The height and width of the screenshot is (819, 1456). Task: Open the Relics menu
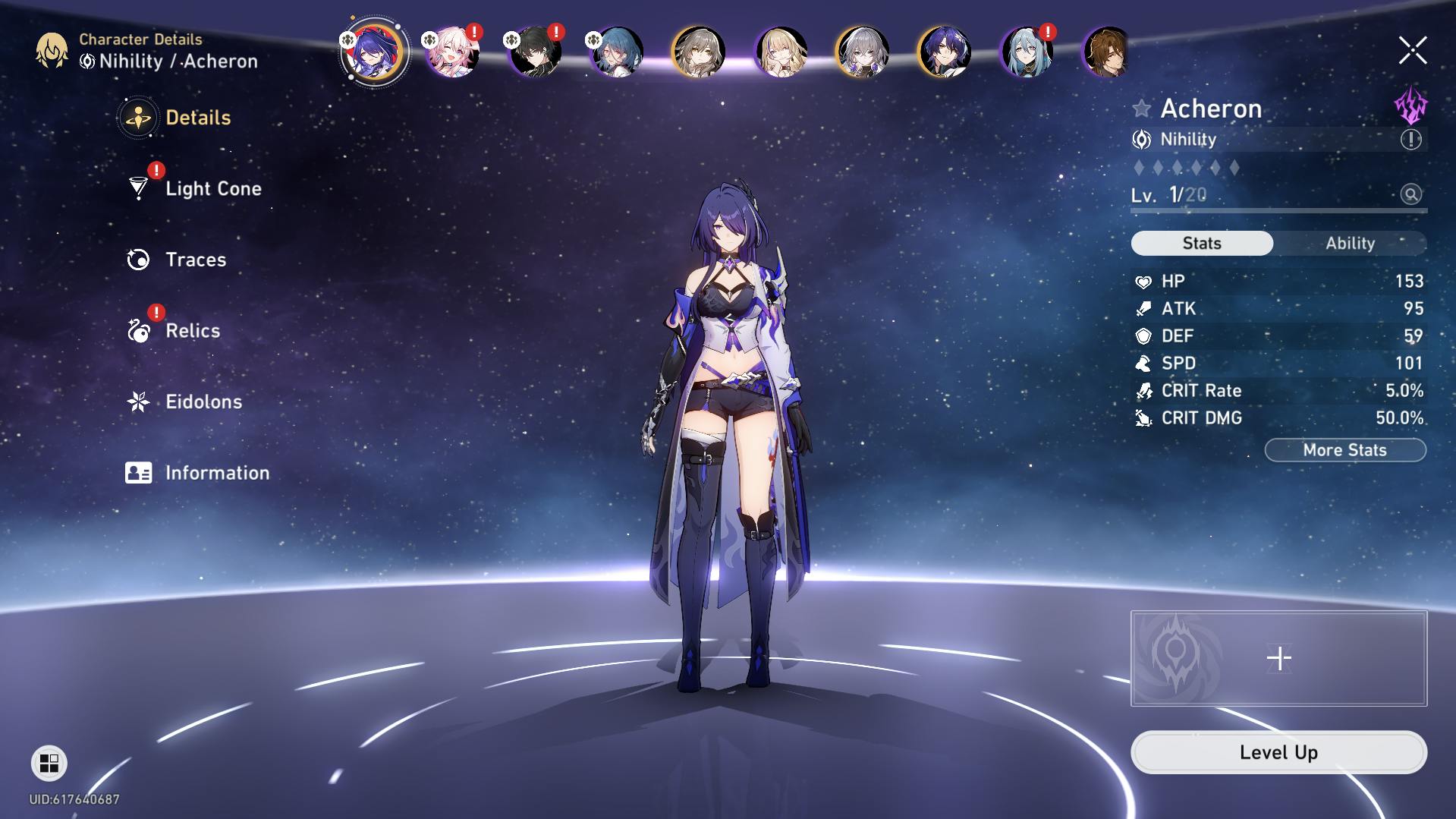coord(192,331)
